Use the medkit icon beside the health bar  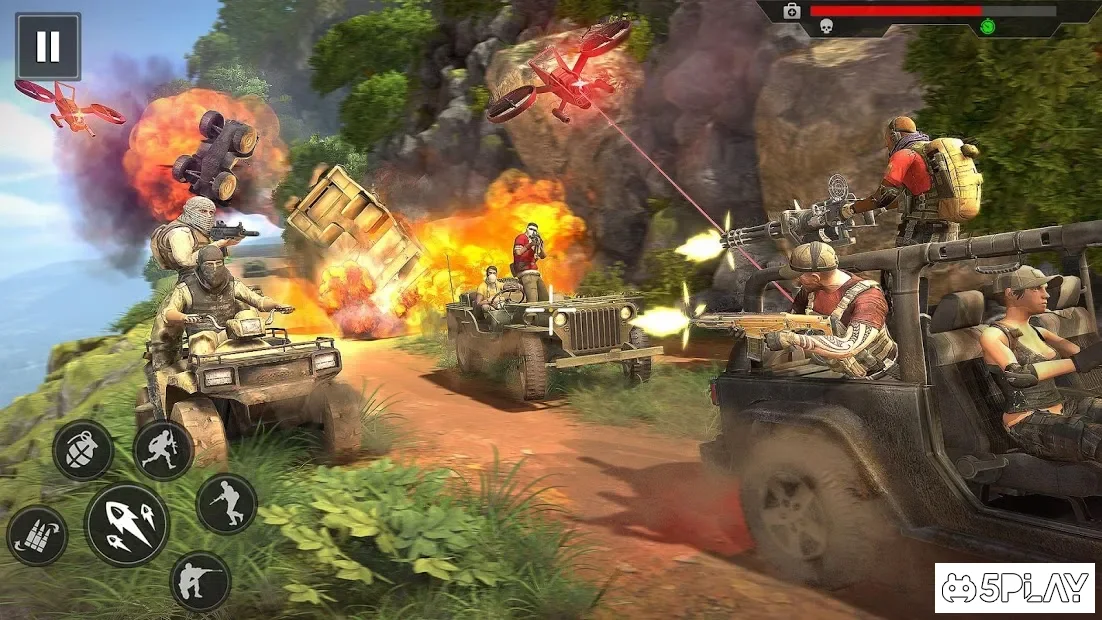[x=792, y=11]
